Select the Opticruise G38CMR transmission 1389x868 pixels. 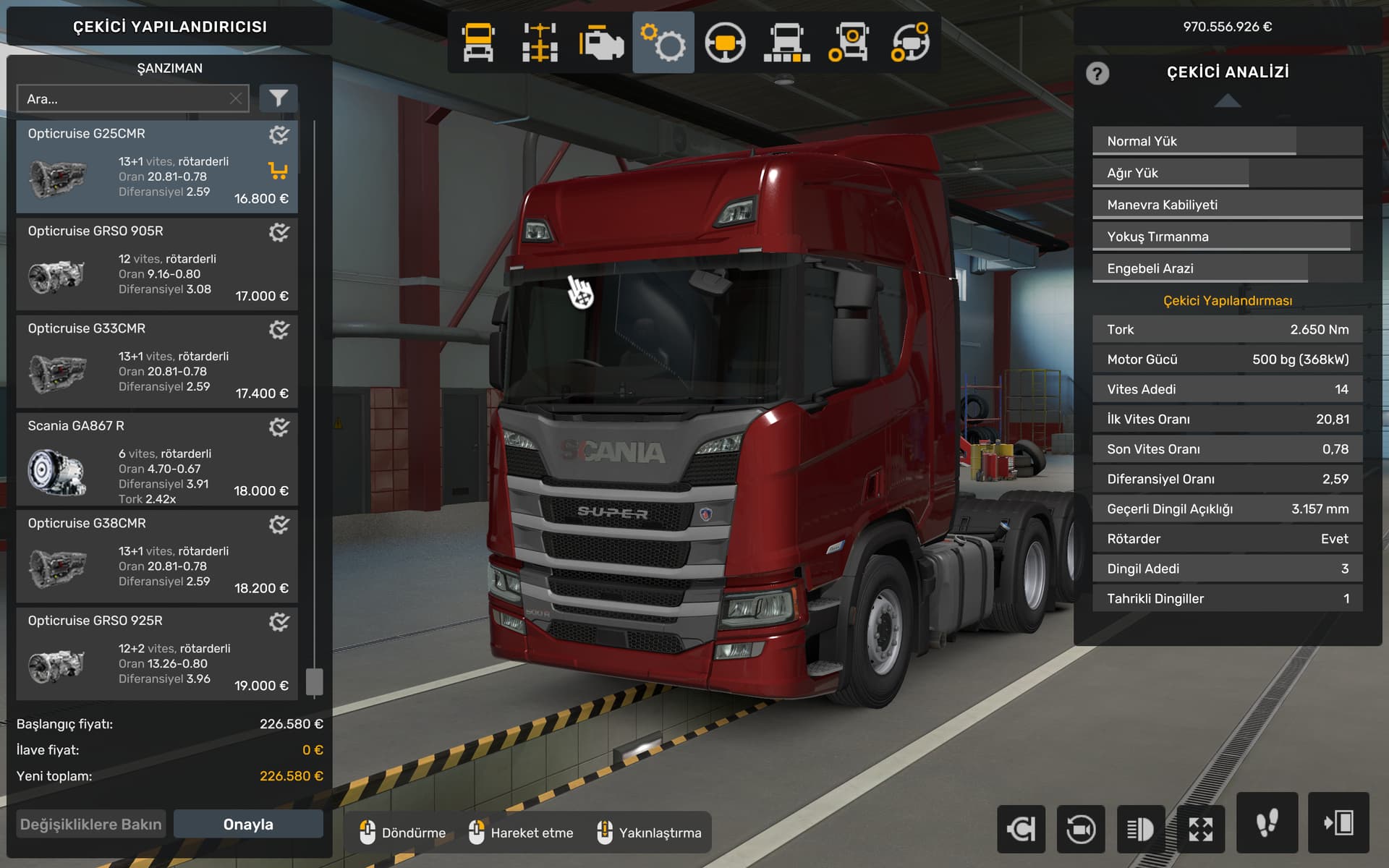(x=156, y=556)
